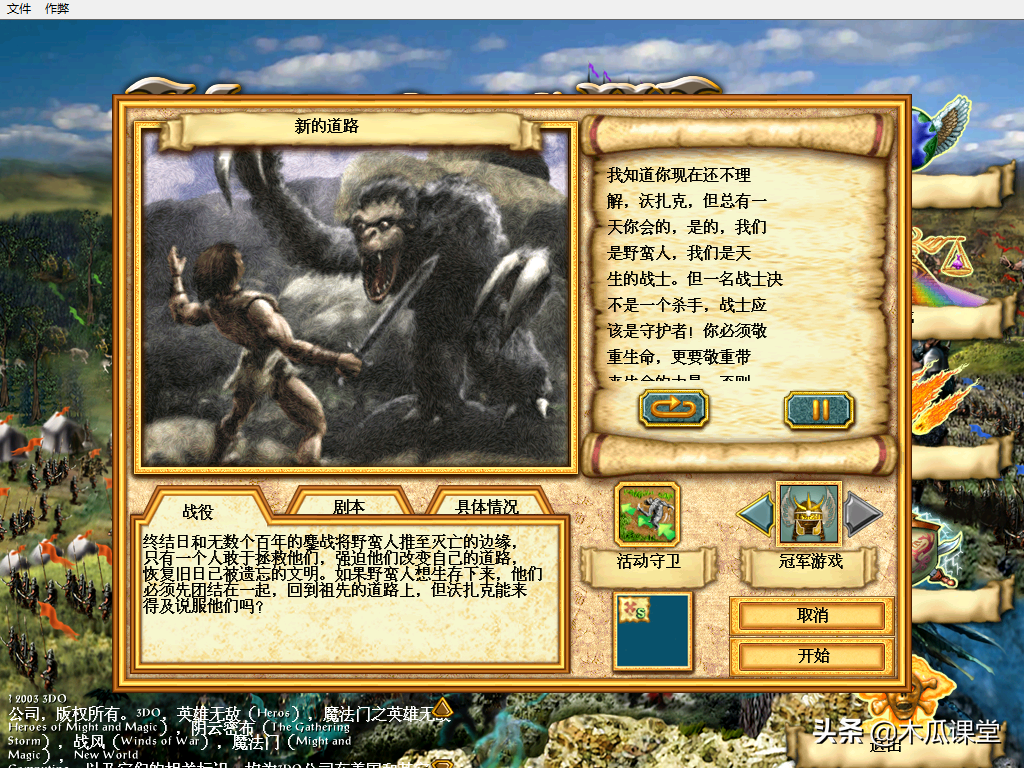The width and height of the screenshot is (1024, 768).
Task: Select previous difficulty with left arrow
Action: point(756,514)
